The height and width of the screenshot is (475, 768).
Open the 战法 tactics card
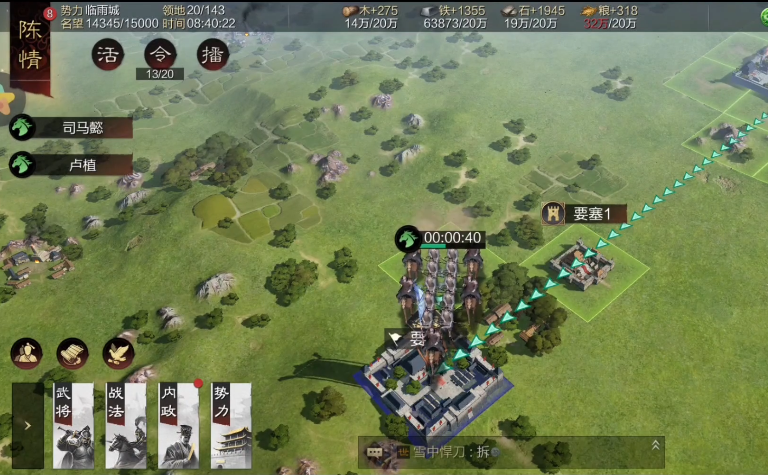[126, 425]
